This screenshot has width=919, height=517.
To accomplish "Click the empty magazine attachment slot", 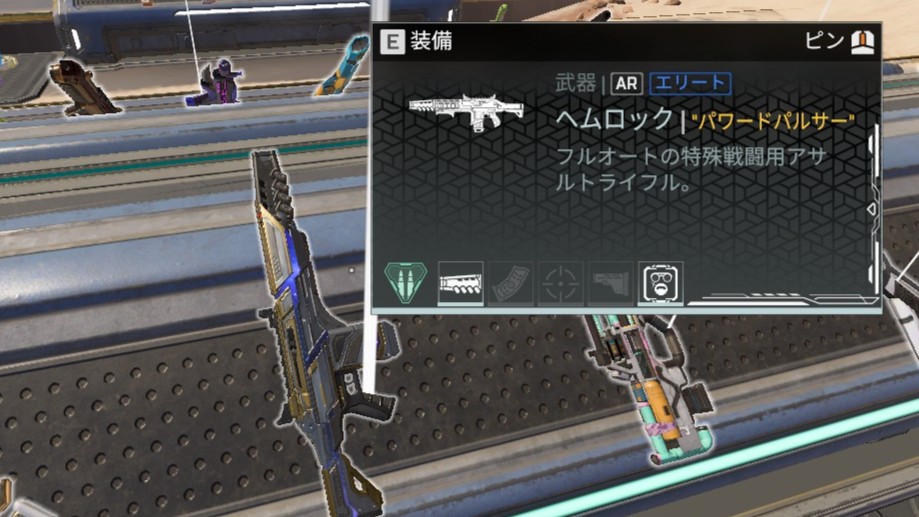I will point(511,283).
